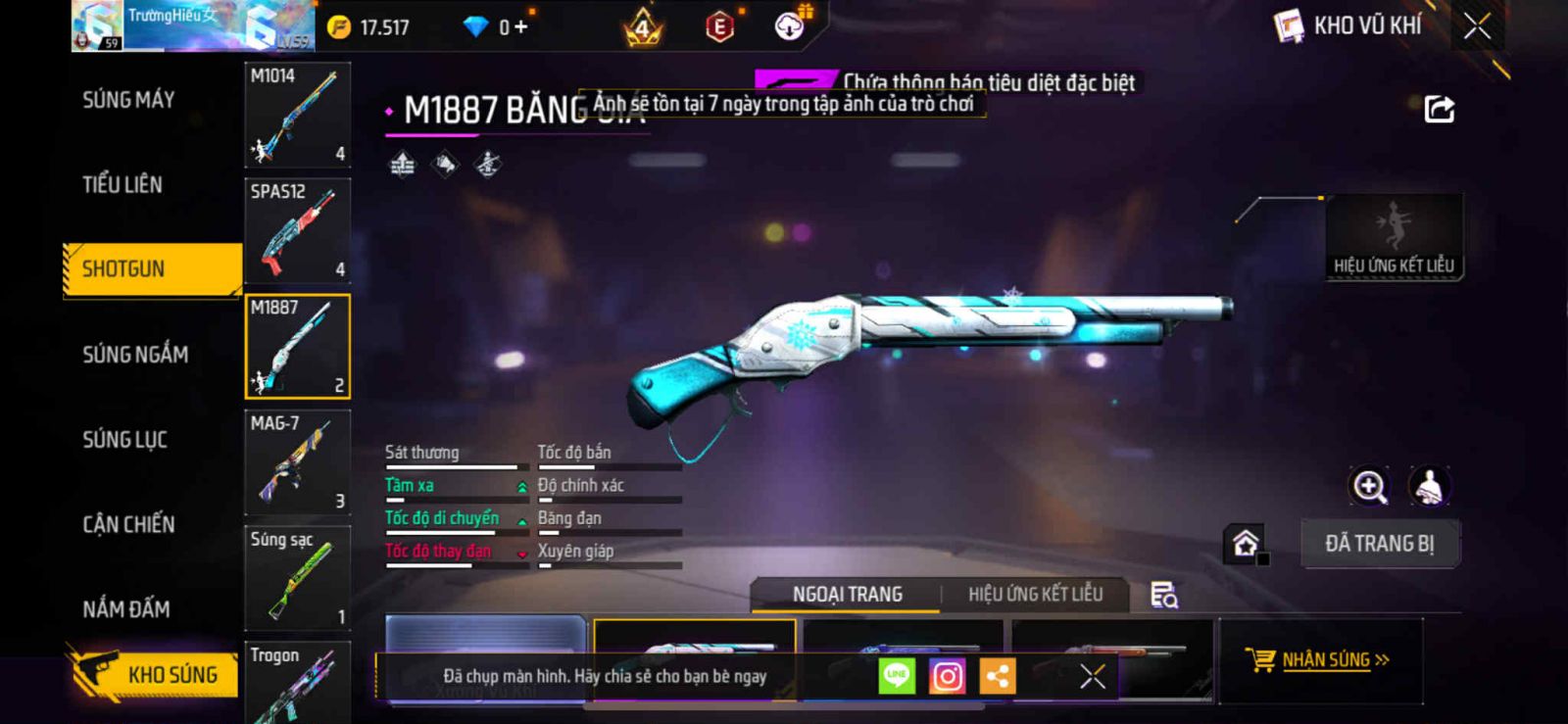The width and height of the screenshot is (1568, 724).
Task: Switch to the HIỆU ỨNG KẾT LIỄU tab
Action: pyautogui.click(x=1035, y=595)
